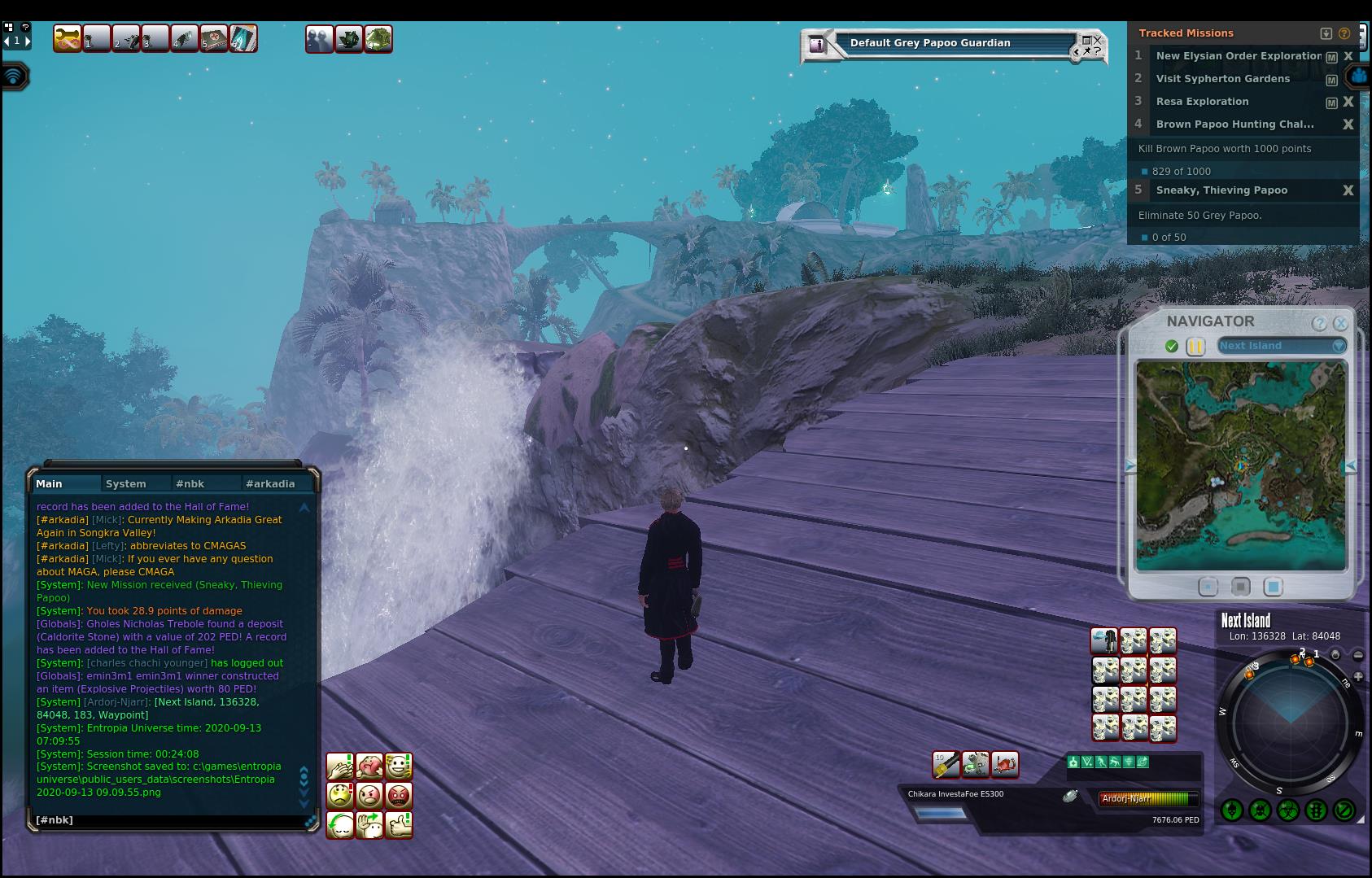Switch to the System chat tab
The height and width of the screenshot is (878, 1372).
coord(126,483)
